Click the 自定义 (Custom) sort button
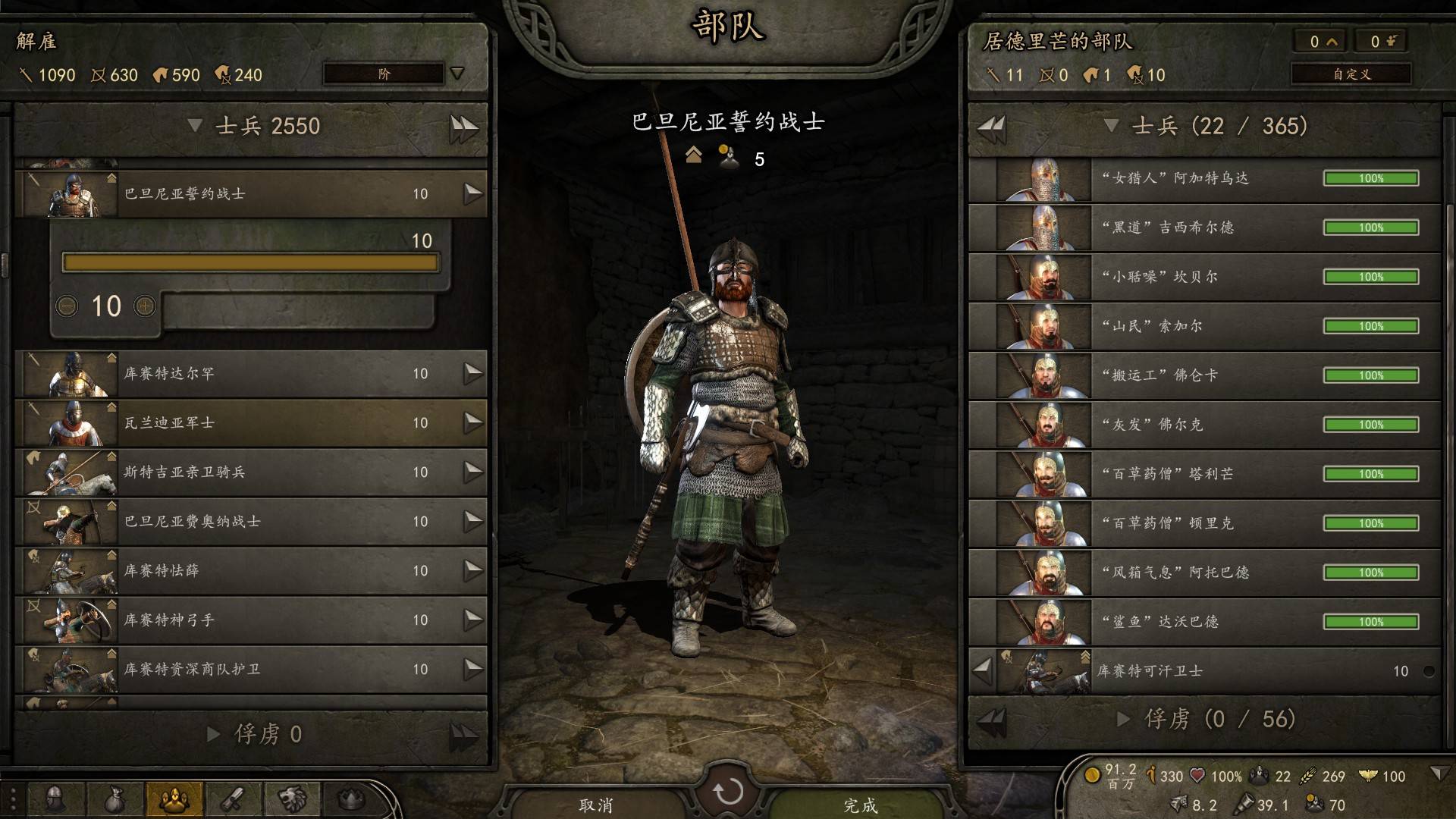This screenshot has height=819, width=1456. [1351, 74]
